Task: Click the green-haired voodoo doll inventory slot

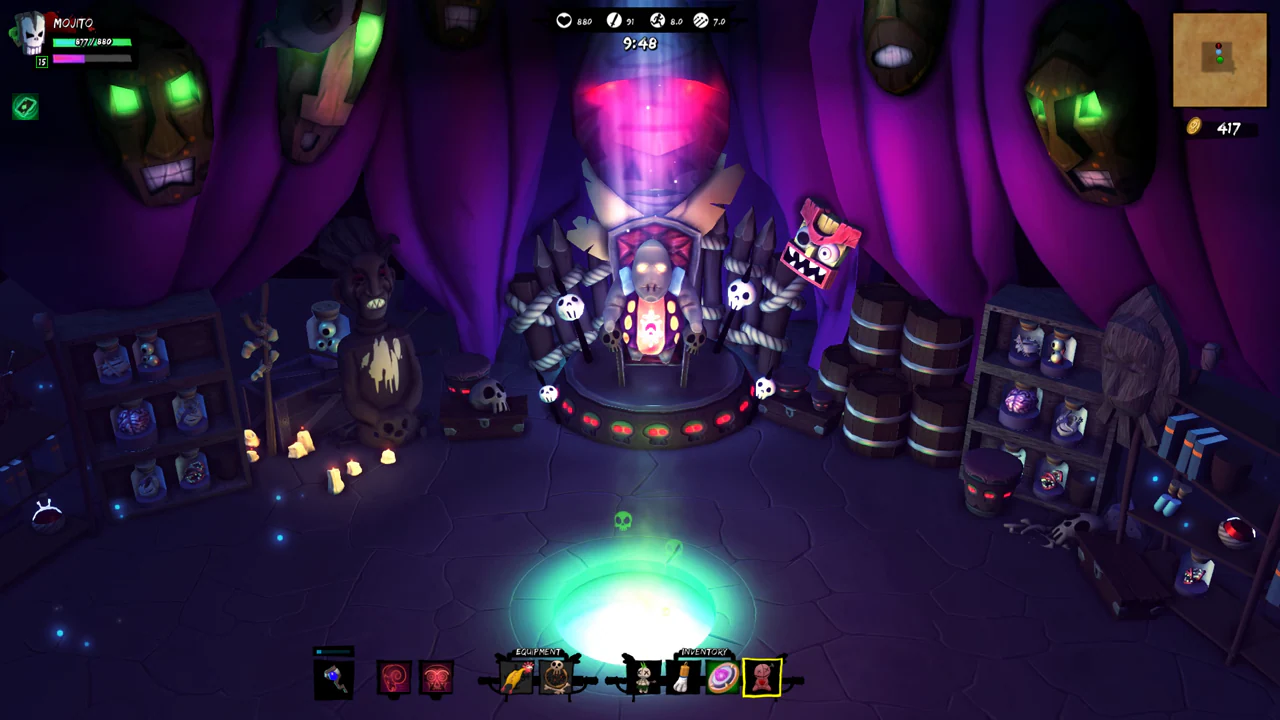Action: (x=642, y=678)
